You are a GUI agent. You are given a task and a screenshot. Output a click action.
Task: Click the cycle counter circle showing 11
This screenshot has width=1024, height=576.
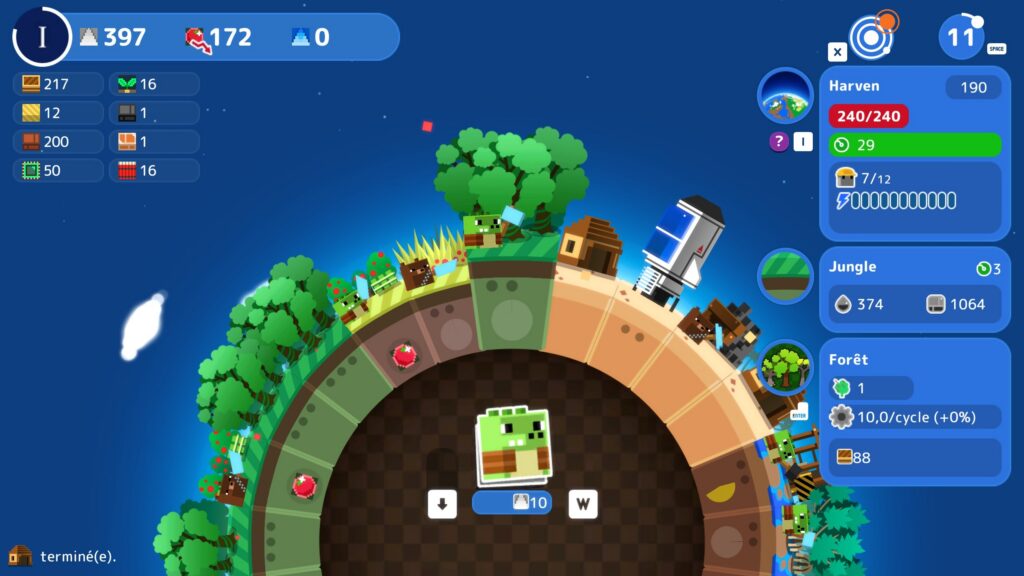point(962,38)
